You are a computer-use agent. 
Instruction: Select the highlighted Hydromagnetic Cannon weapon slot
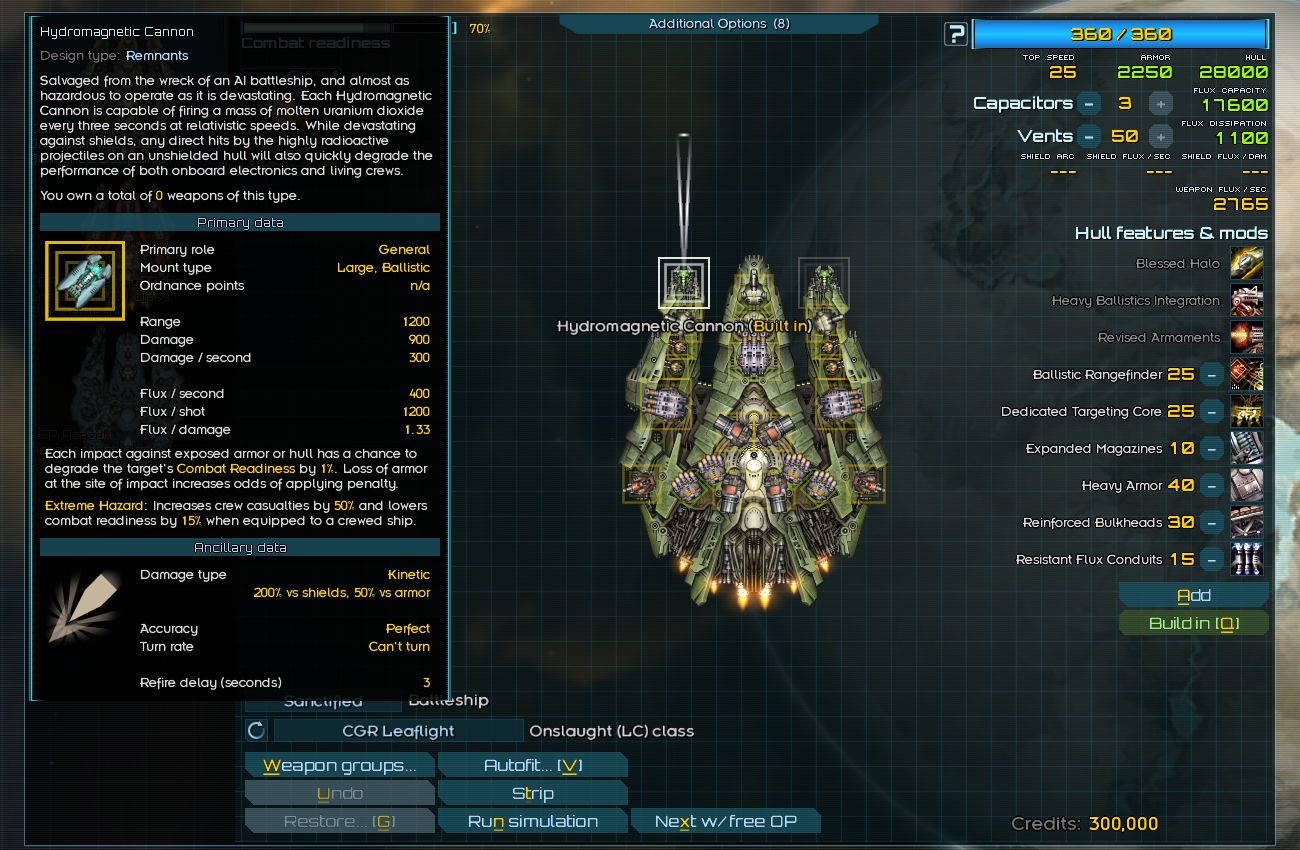click(683, 283)
